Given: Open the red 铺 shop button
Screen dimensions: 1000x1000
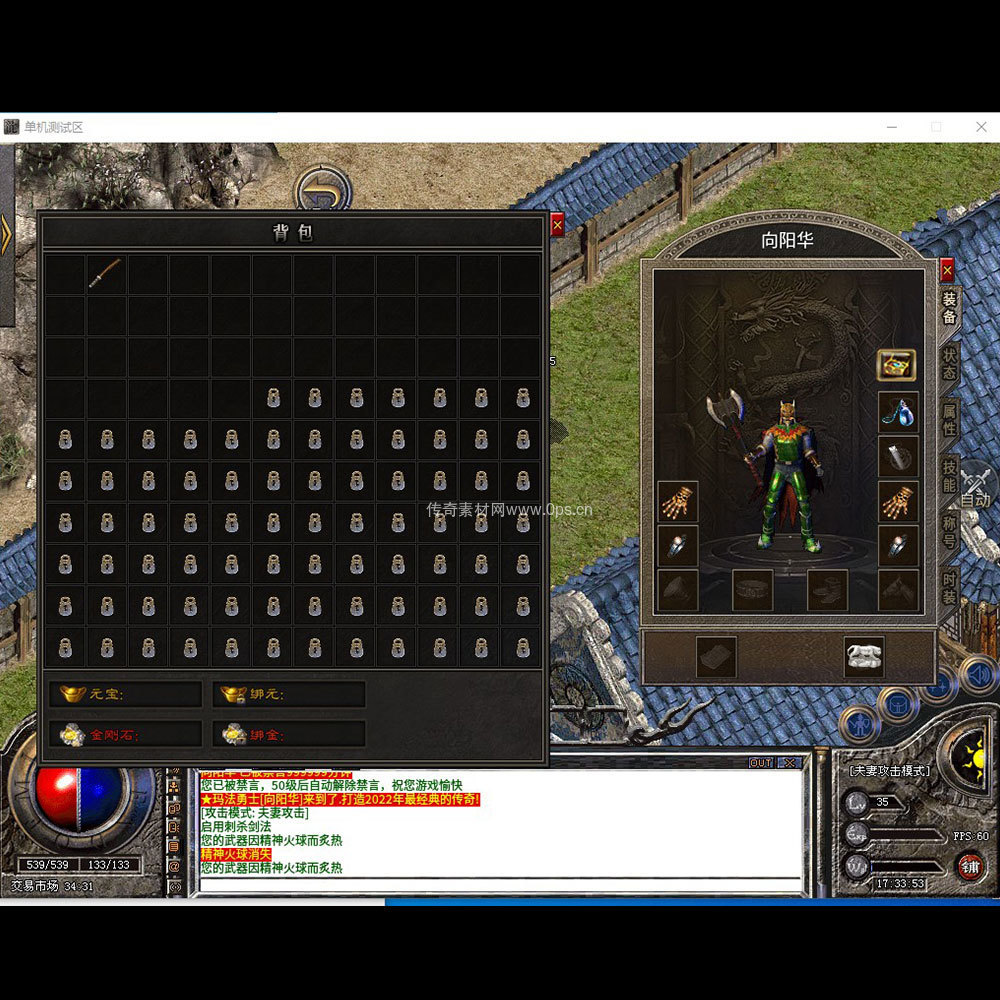Looking at the screenshot, I should coord(969,865).
